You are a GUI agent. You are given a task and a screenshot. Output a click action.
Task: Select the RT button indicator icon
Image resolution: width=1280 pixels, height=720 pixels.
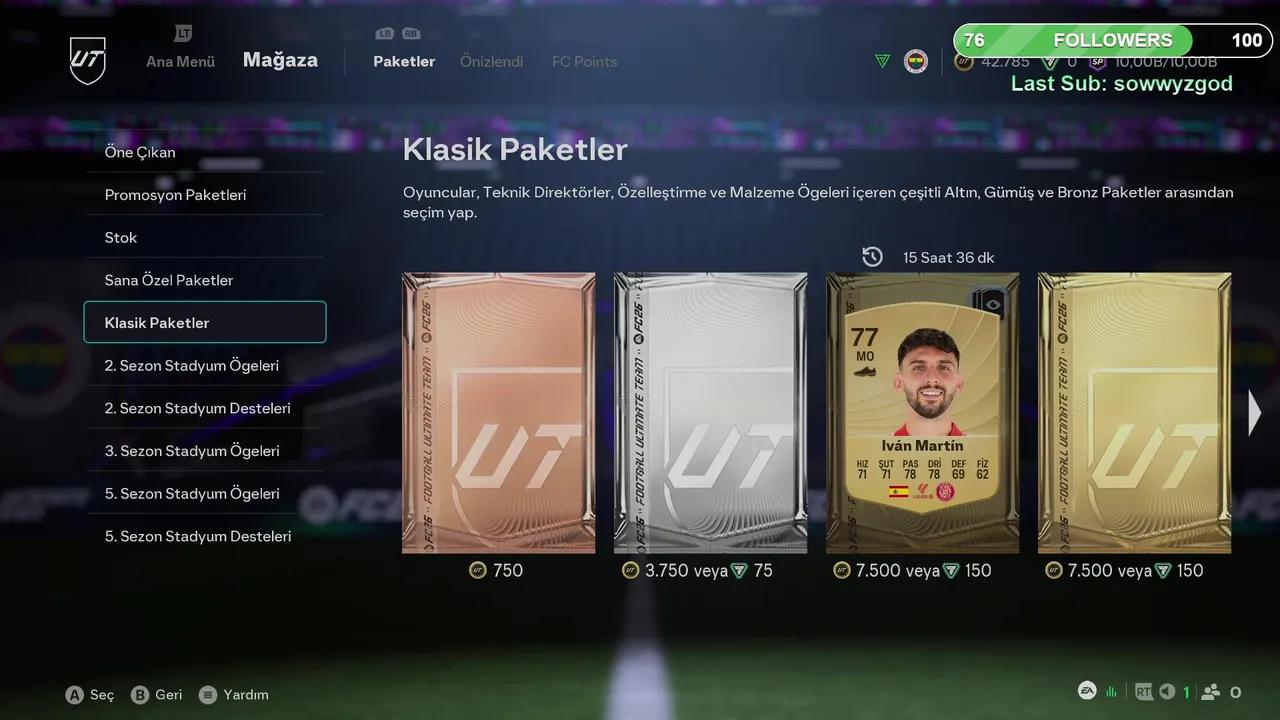pyautogui.click(x=1143, y=691)
